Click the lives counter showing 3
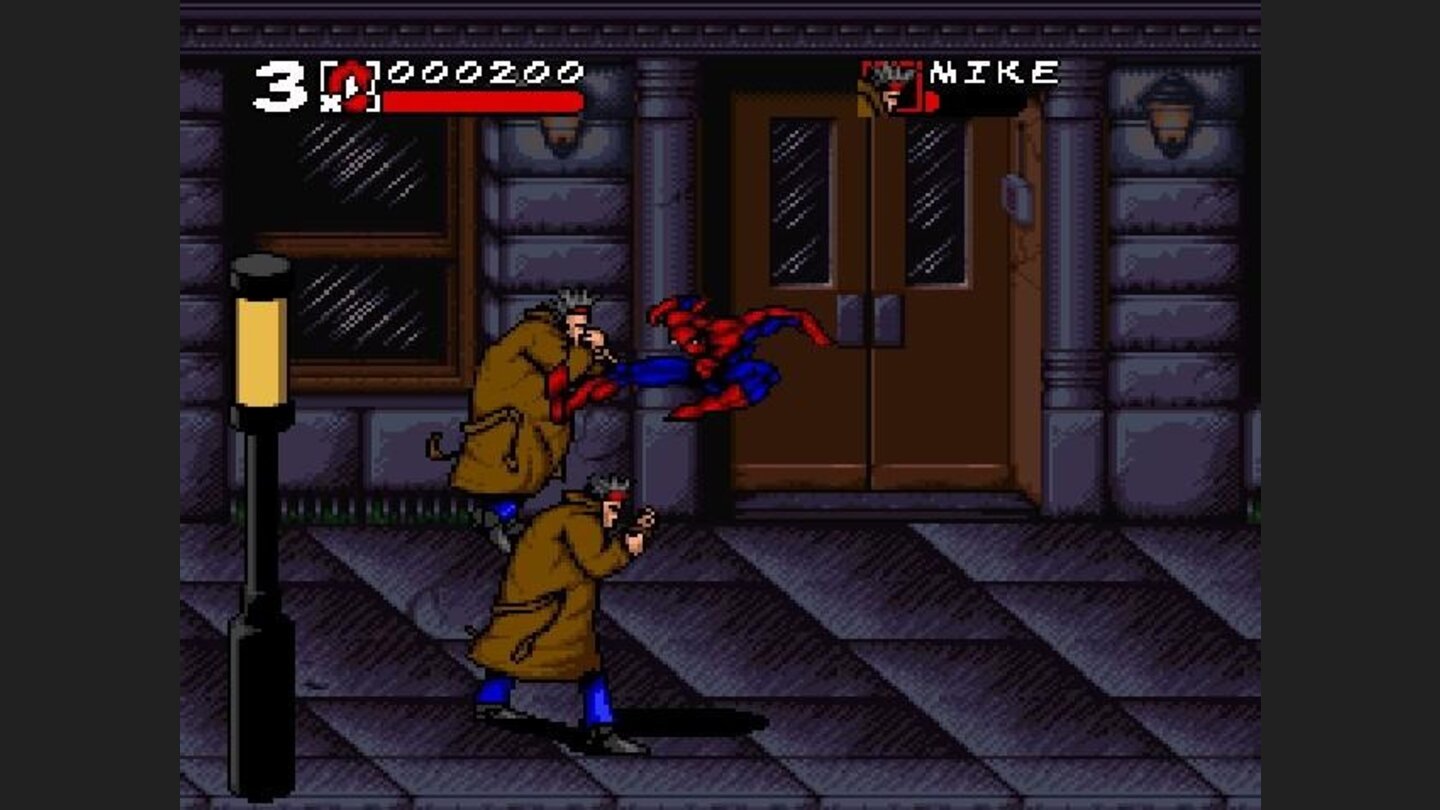 tap(281, 85)
